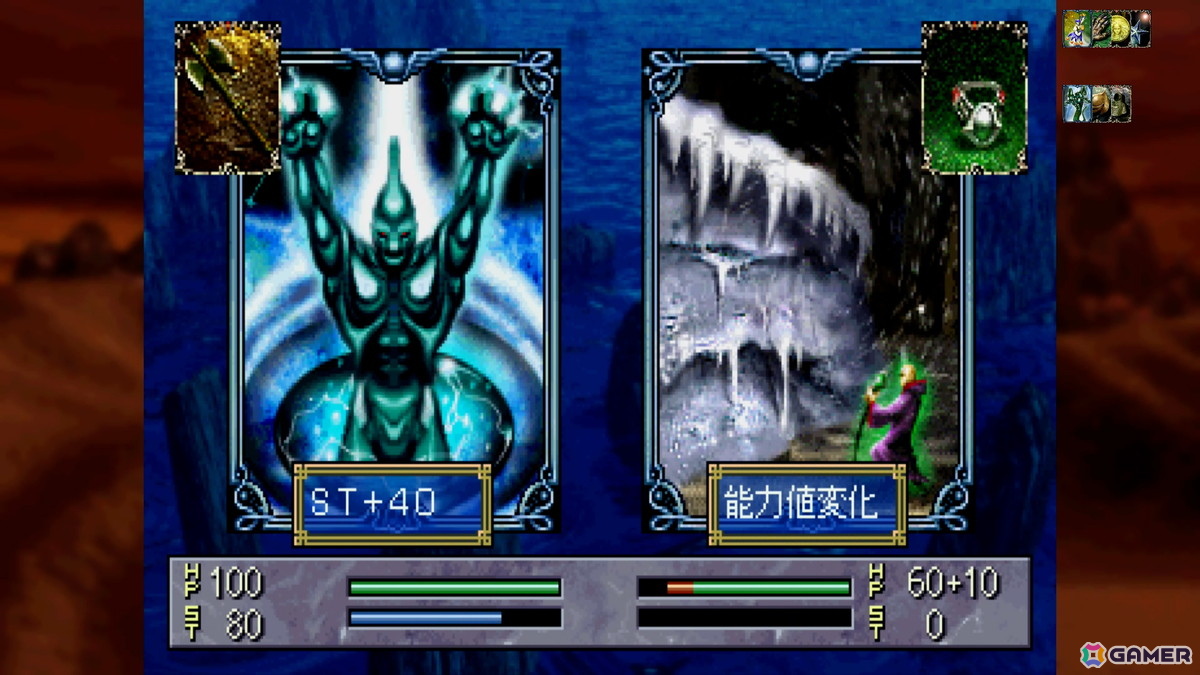
Task: Pick the green figure card thumbnail
Action: click(x=1075, y=104)
